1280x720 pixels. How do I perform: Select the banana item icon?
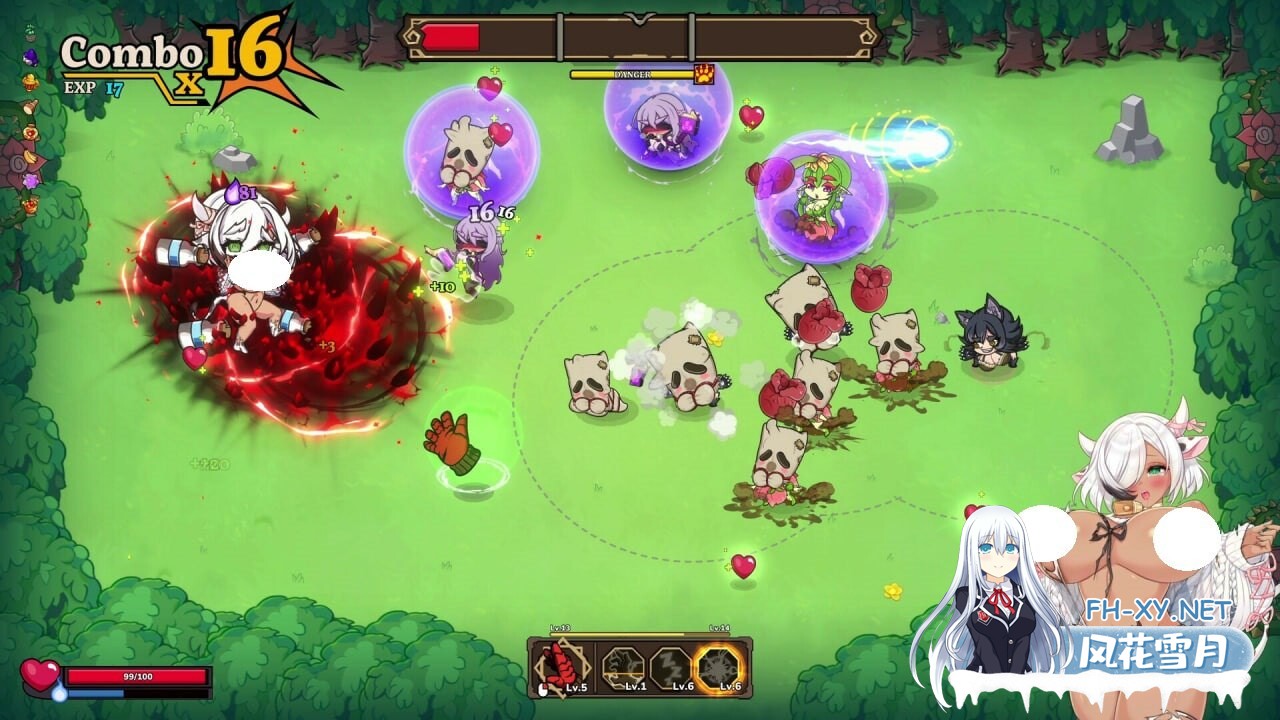(30, 157)
